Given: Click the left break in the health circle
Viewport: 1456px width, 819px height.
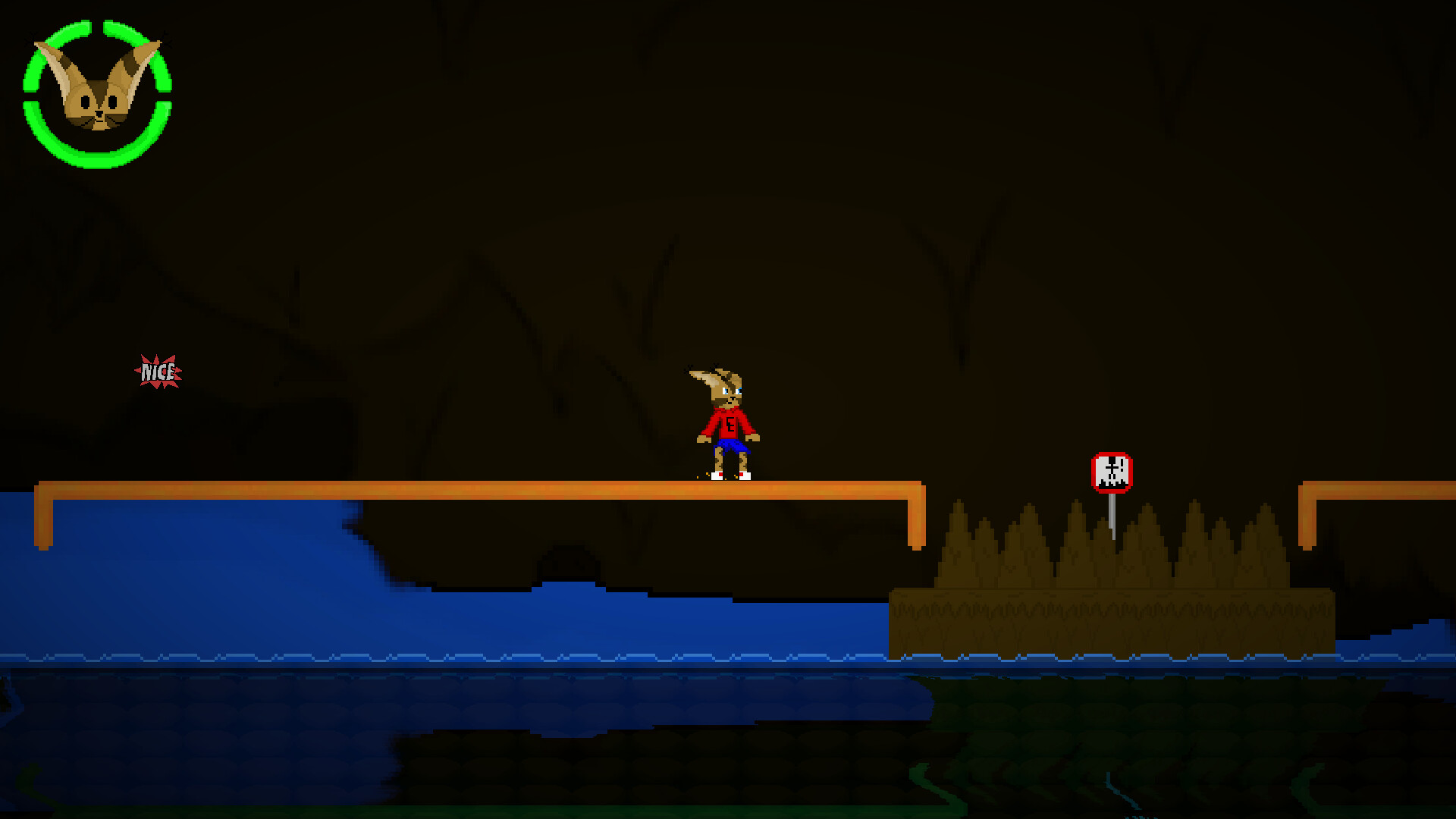Looking at the screenshot, I should 30,95.
